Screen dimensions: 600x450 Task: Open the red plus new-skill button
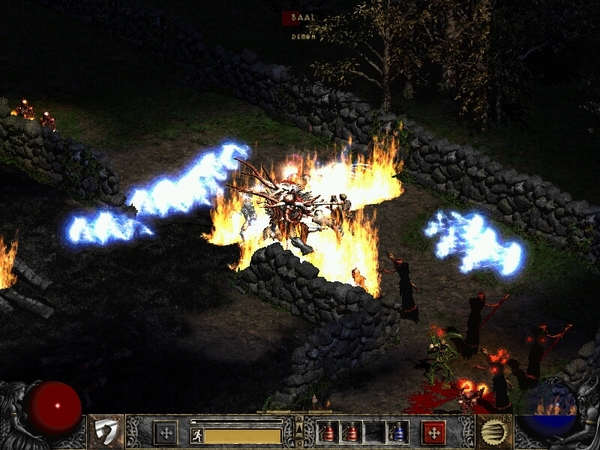click(433, 433)
